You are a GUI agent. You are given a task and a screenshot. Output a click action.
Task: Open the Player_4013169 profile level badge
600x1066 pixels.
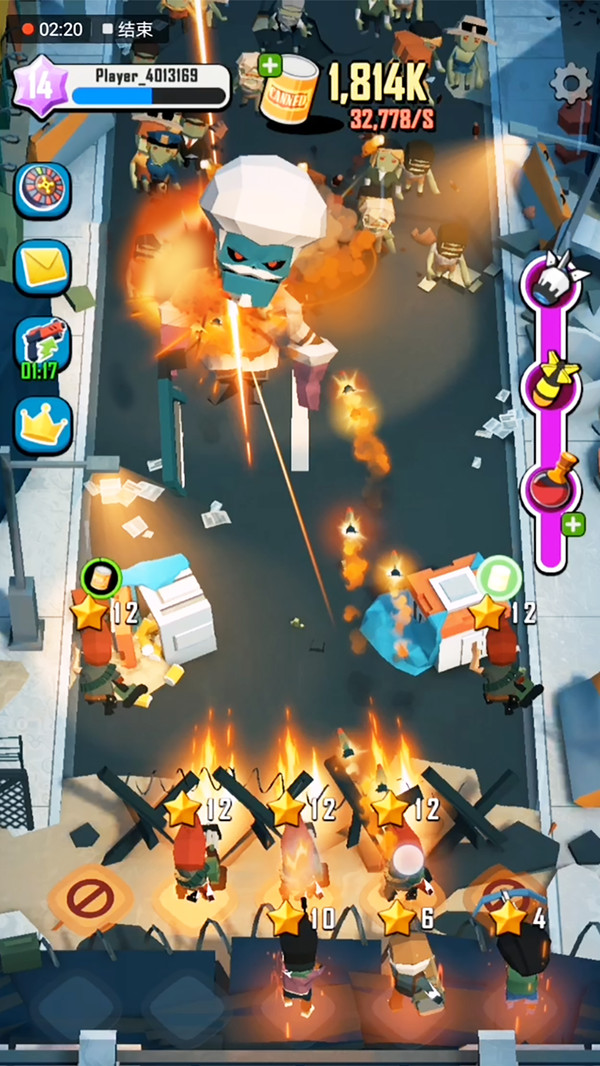(39, 86)
